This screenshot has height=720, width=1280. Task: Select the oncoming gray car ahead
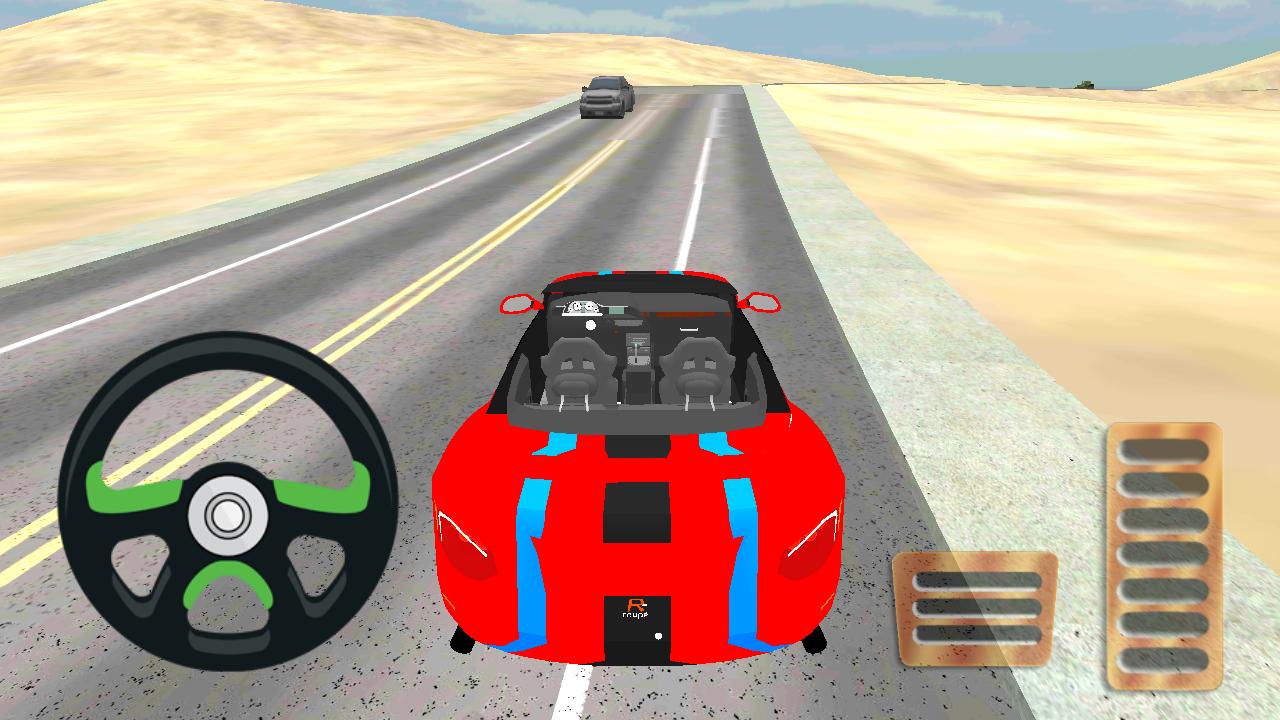pos(605,98)
